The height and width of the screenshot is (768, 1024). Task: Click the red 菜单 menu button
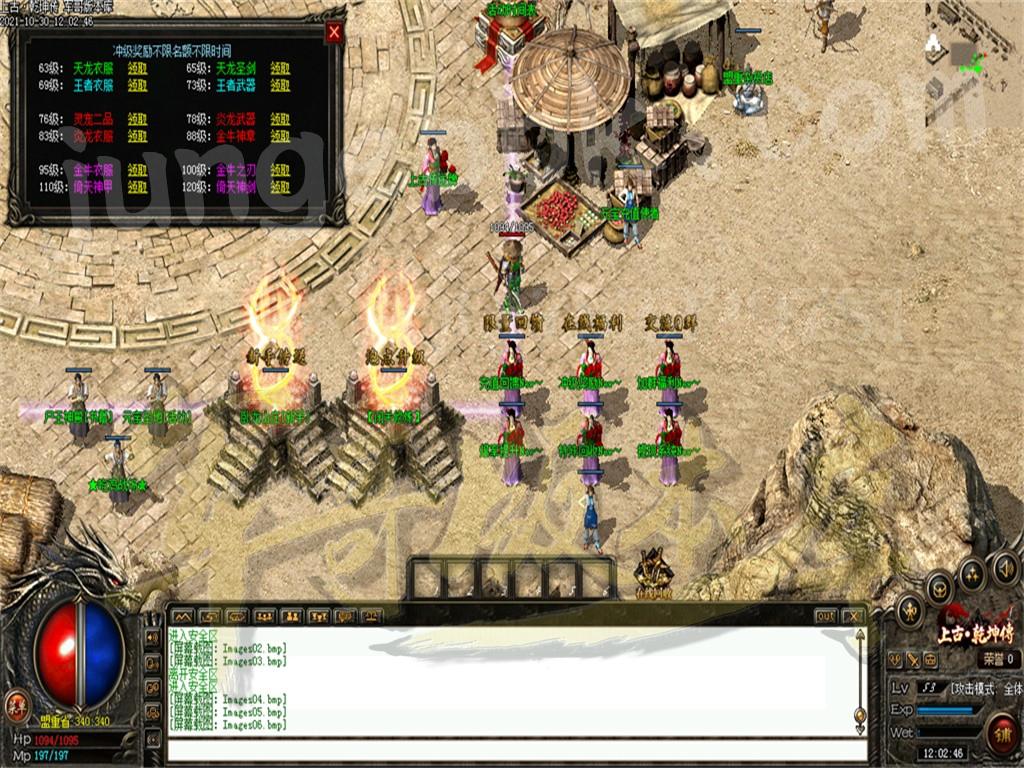click(x=16, y=704)
